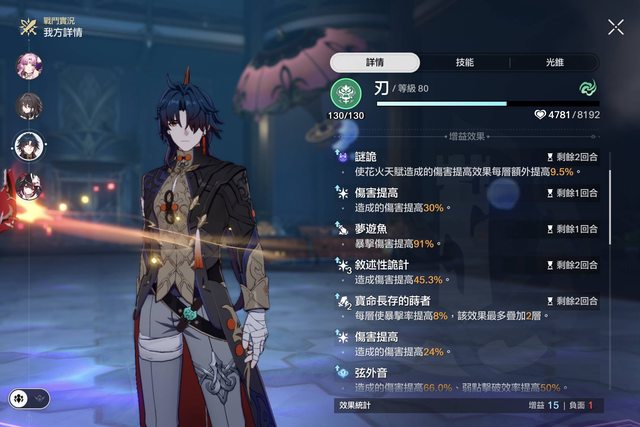Open the 效果統計 summary bar
640x427 pixels.
[470, 405]
